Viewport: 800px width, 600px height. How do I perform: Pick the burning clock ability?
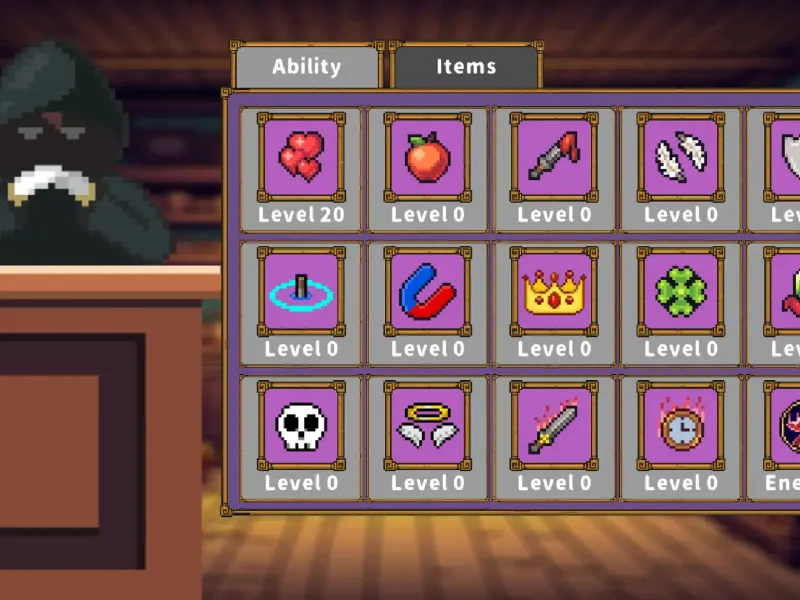[680, 426]
